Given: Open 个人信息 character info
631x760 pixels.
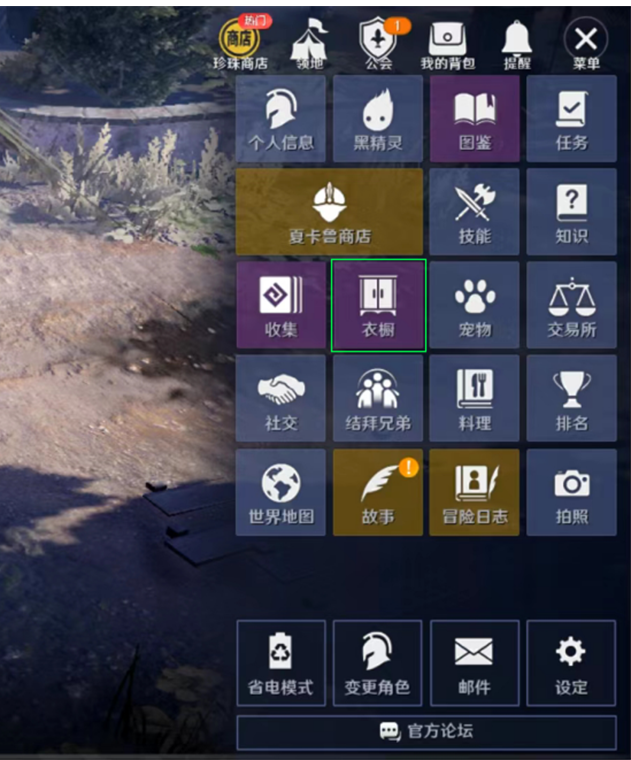Looking at the screenshot, I should (x=281, y=119).
